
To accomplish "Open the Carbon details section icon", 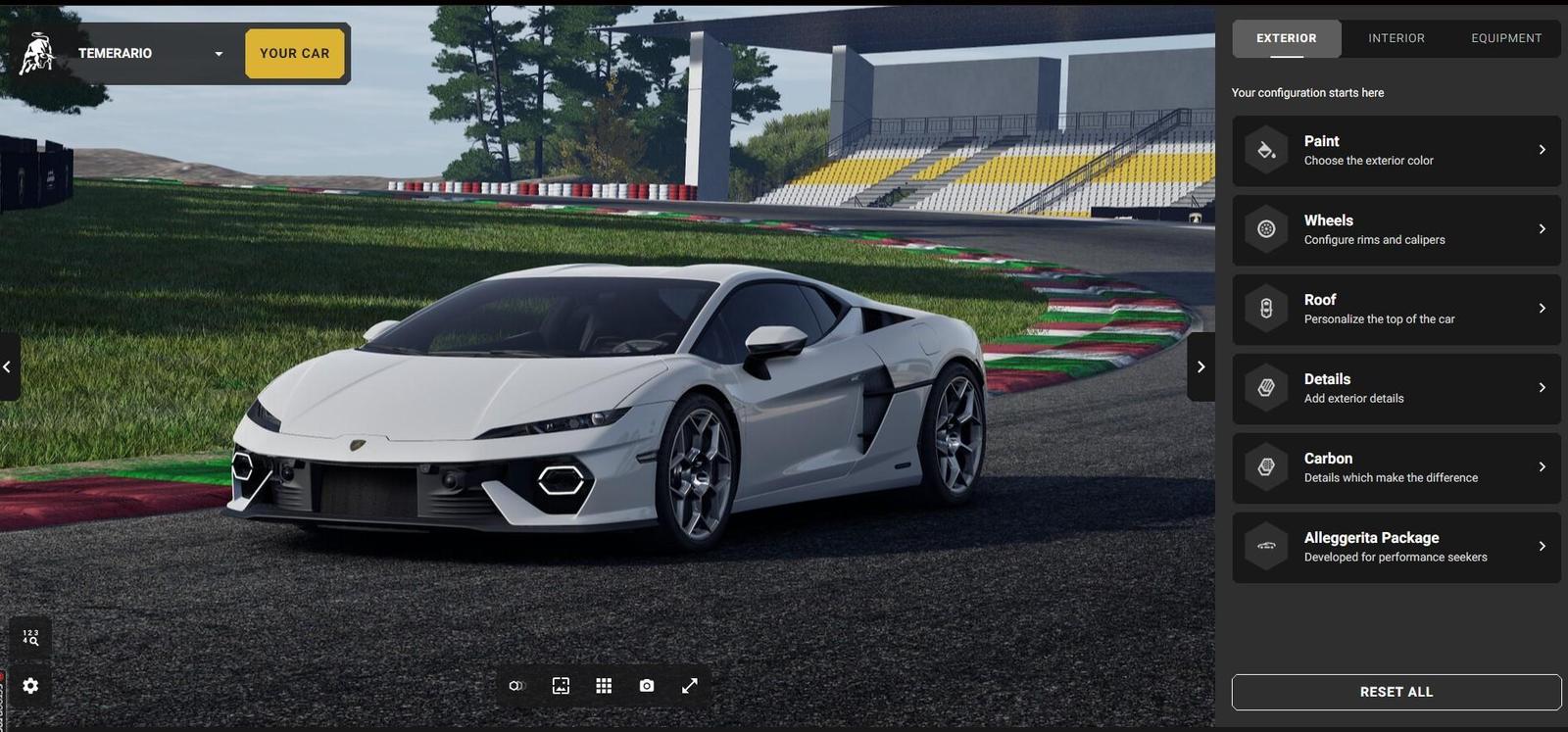I will [1268, 465].
